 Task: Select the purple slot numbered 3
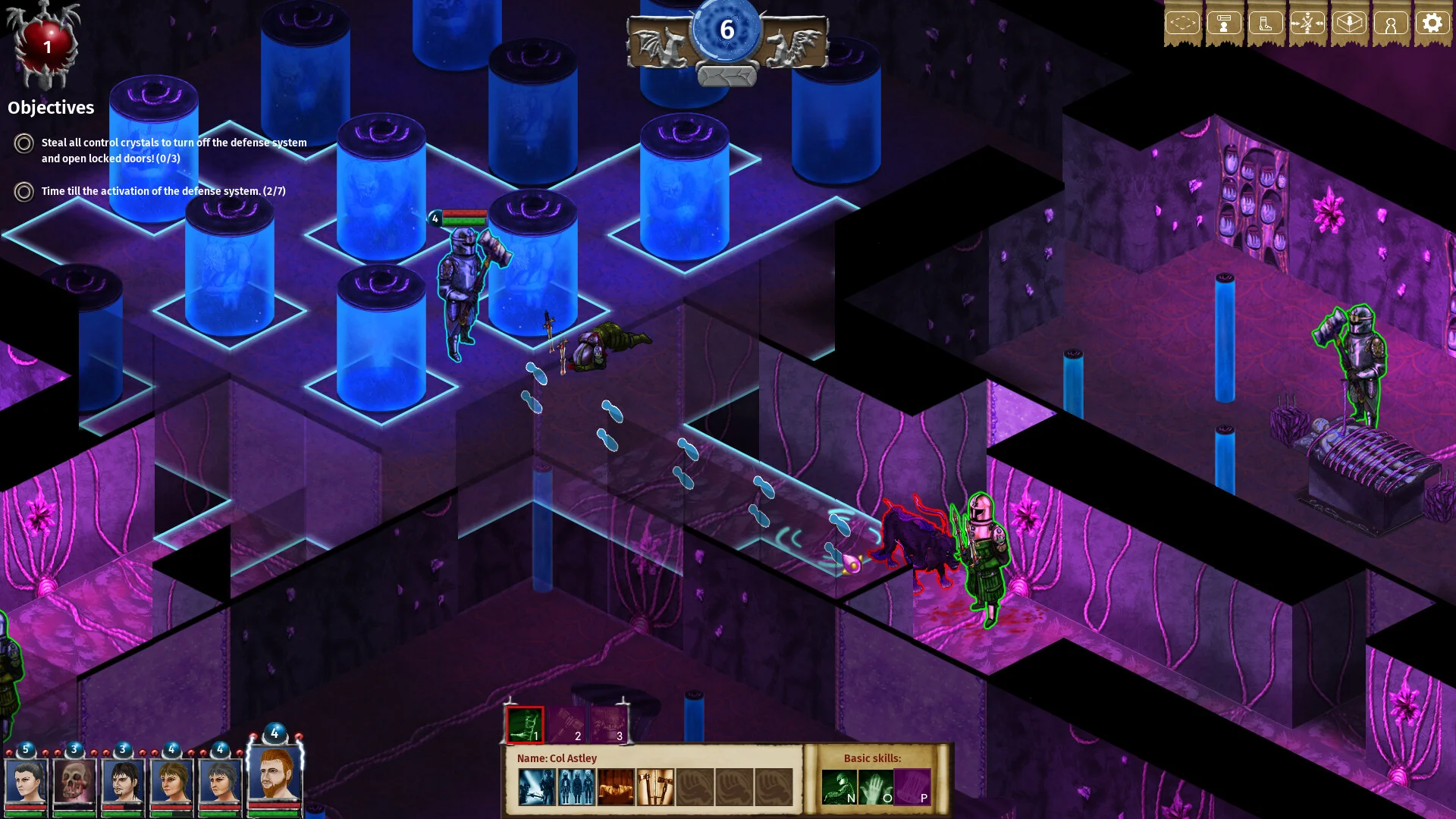pos(608,726)
